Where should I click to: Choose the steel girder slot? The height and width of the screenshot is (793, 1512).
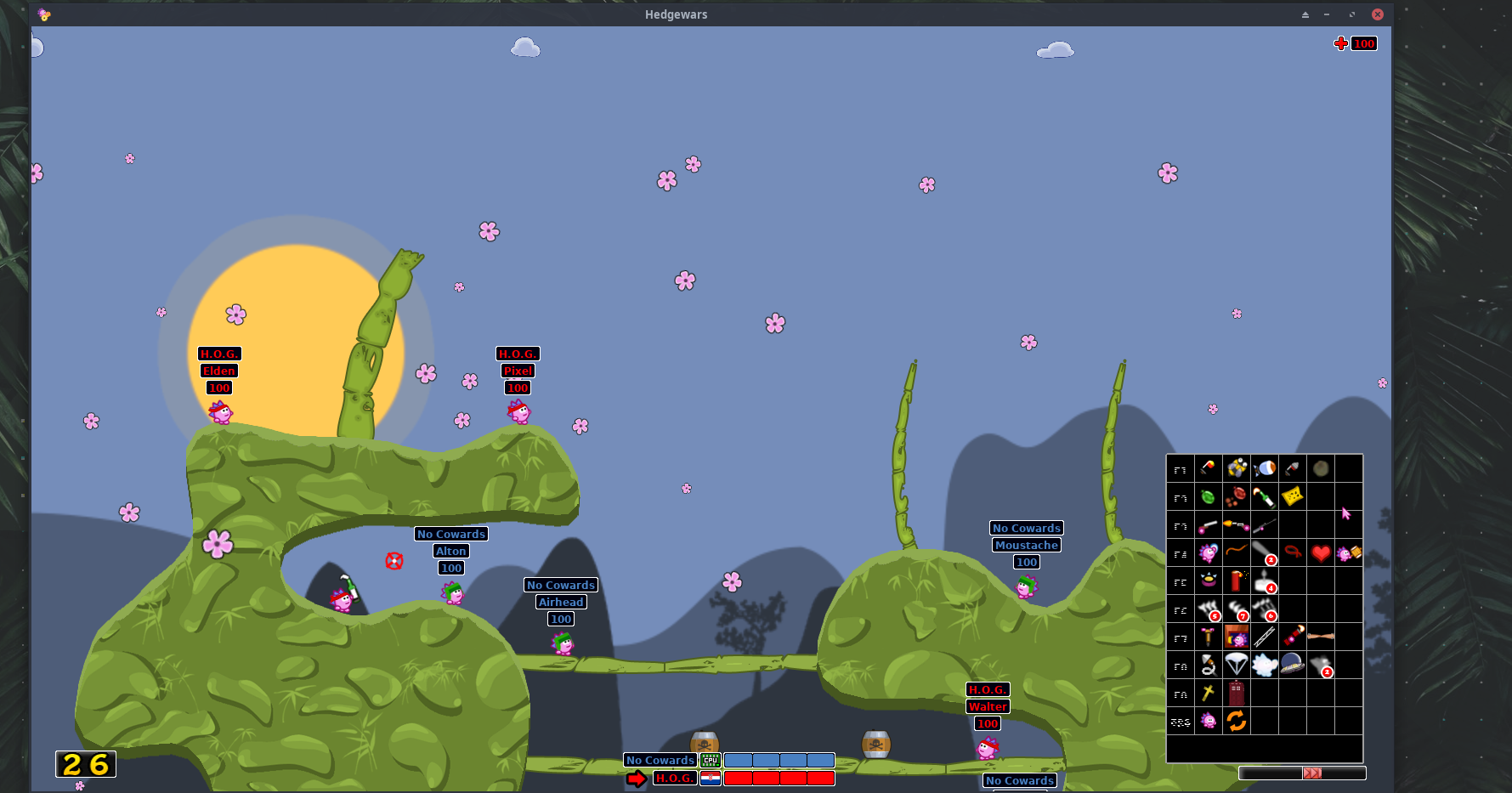pos(1264,636)
